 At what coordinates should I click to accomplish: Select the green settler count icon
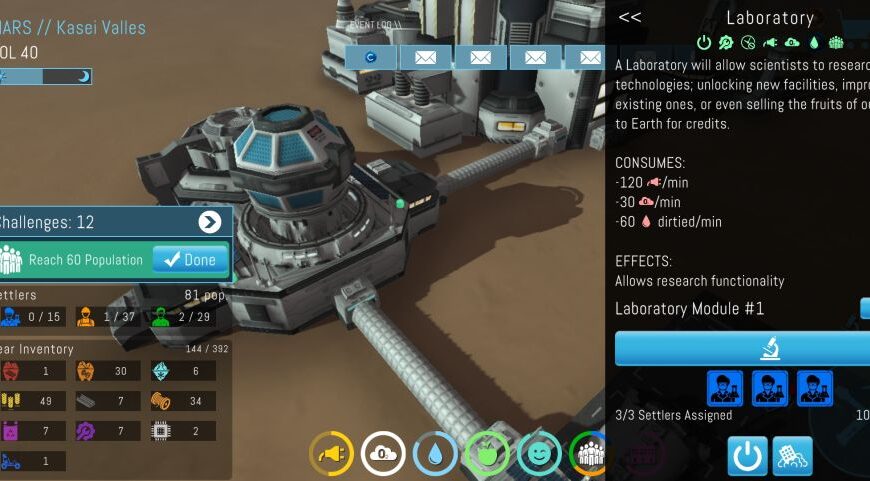coord(160,317)
